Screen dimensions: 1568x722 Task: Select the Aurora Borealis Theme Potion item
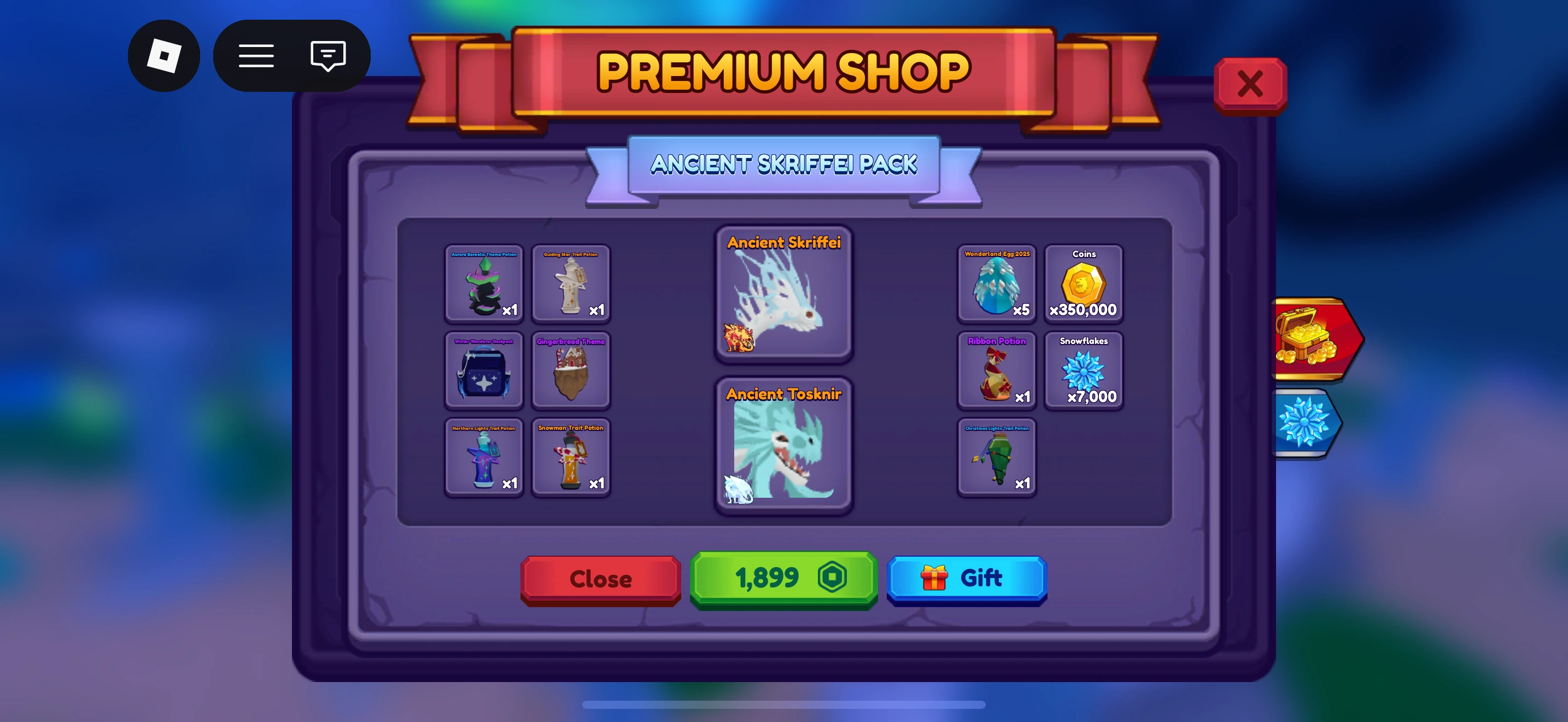point(484,284)
